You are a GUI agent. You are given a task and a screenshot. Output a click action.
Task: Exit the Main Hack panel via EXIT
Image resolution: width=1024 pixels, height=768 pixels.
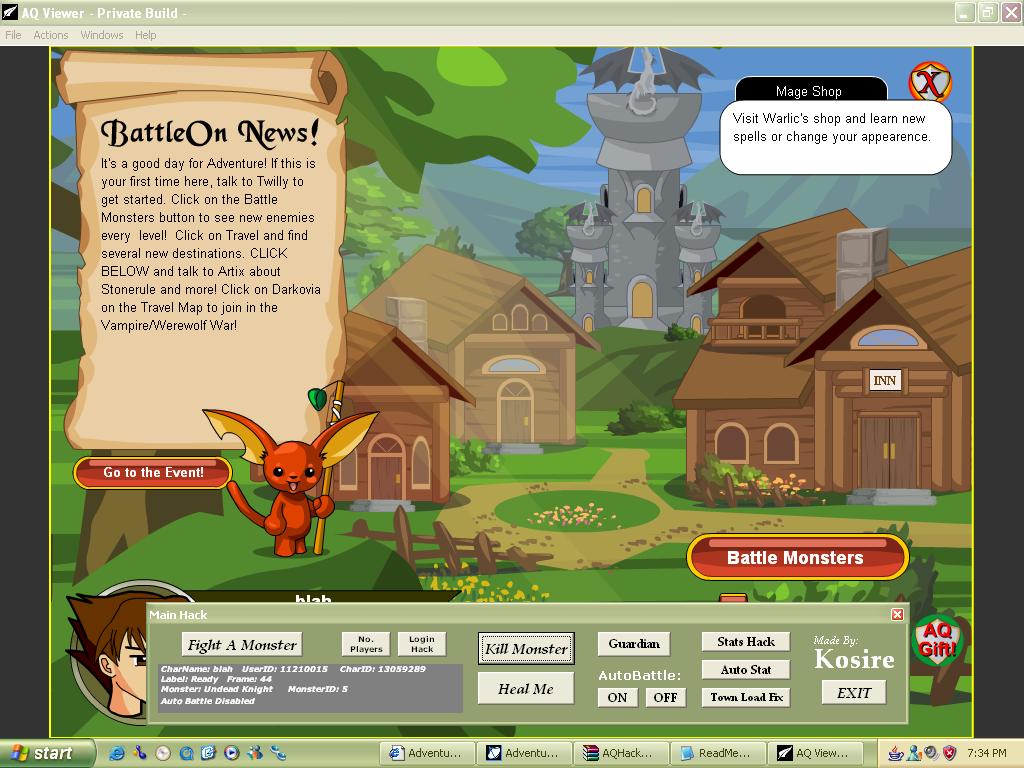point(854,692)
